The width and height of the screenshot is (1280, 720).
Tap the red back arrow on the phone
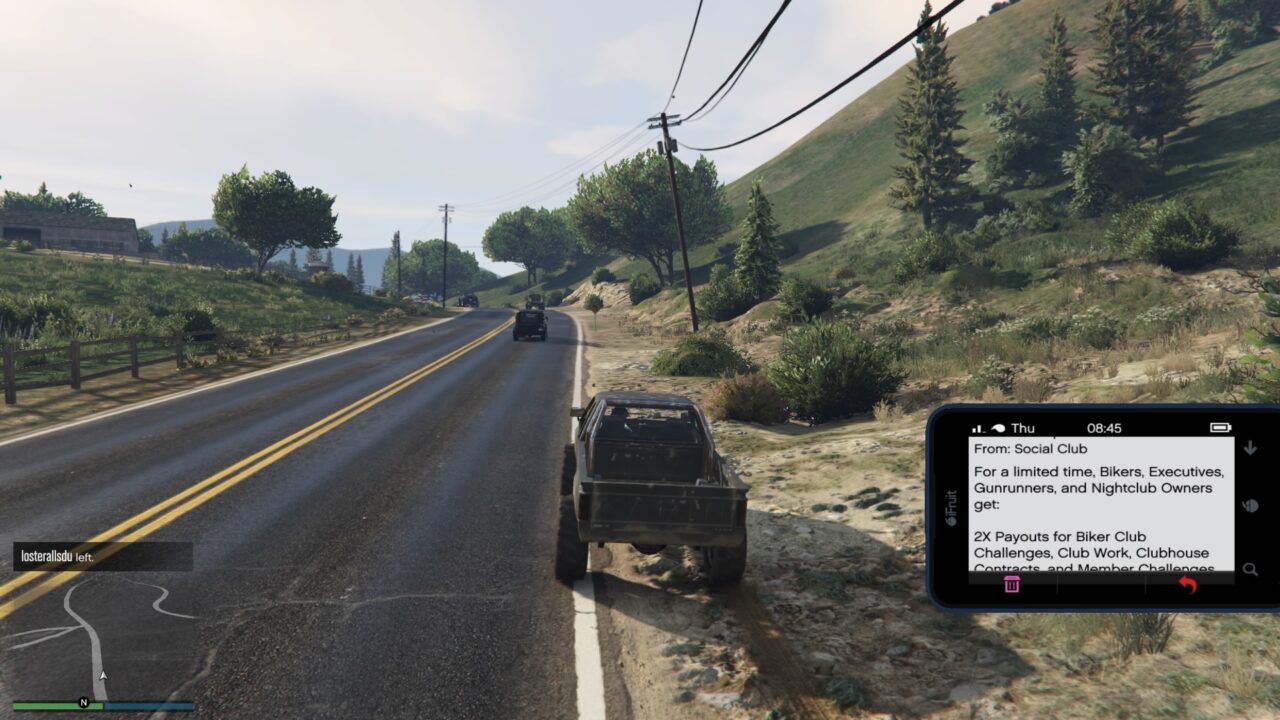coord(1188,585)
